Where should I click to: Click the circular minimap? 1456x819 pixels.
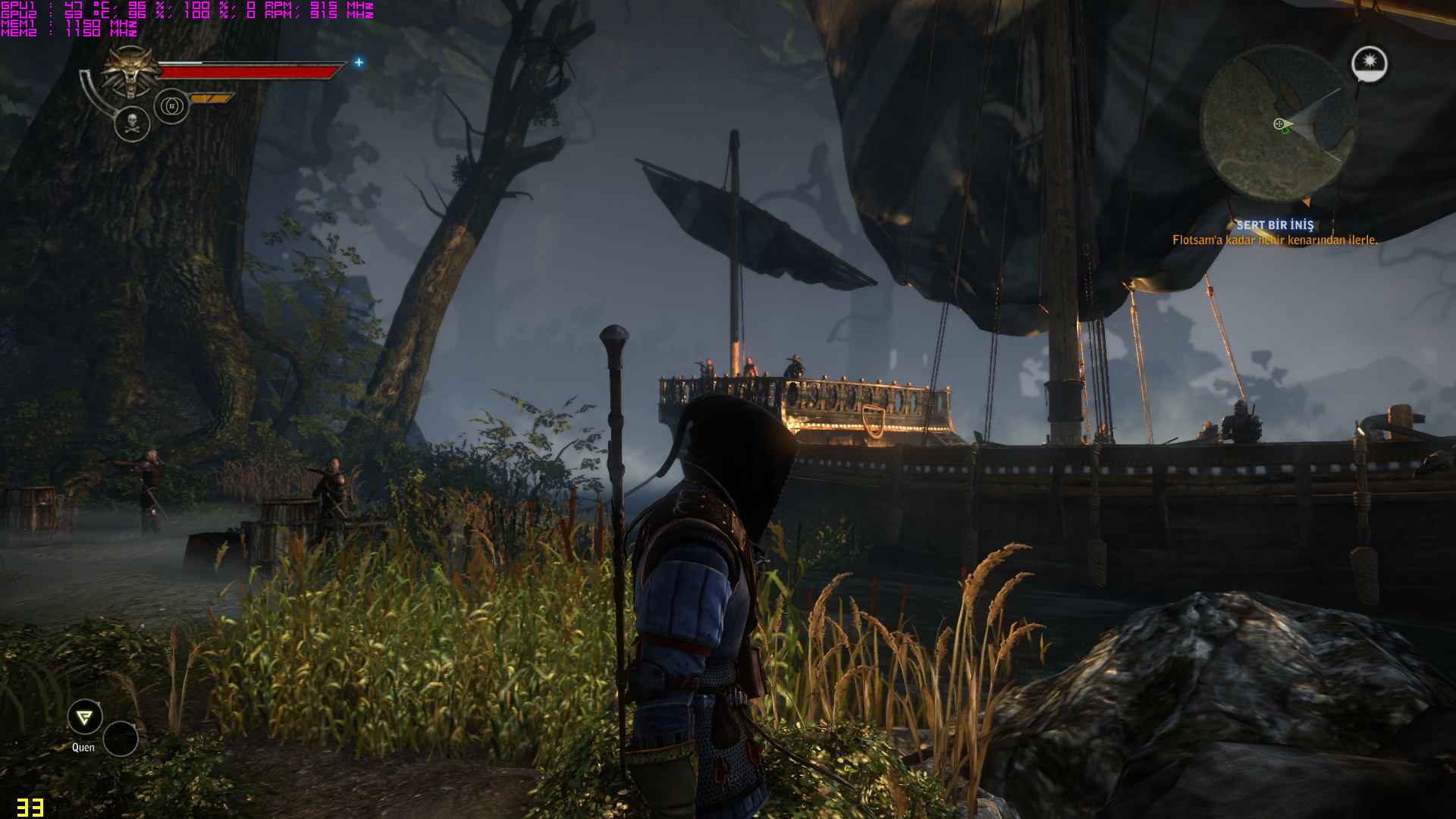pyautogui.click(x=1278, y=124)
